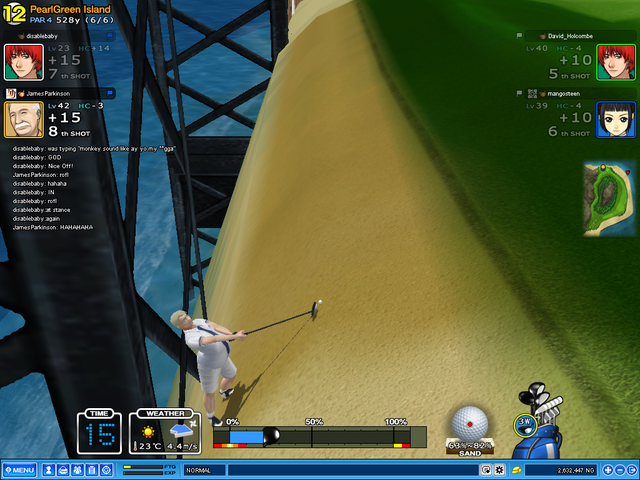Click the car icon in bottom toolbar
Image resolution: width=640 pixels, height=480 pixels.
(x=62, y=470)
